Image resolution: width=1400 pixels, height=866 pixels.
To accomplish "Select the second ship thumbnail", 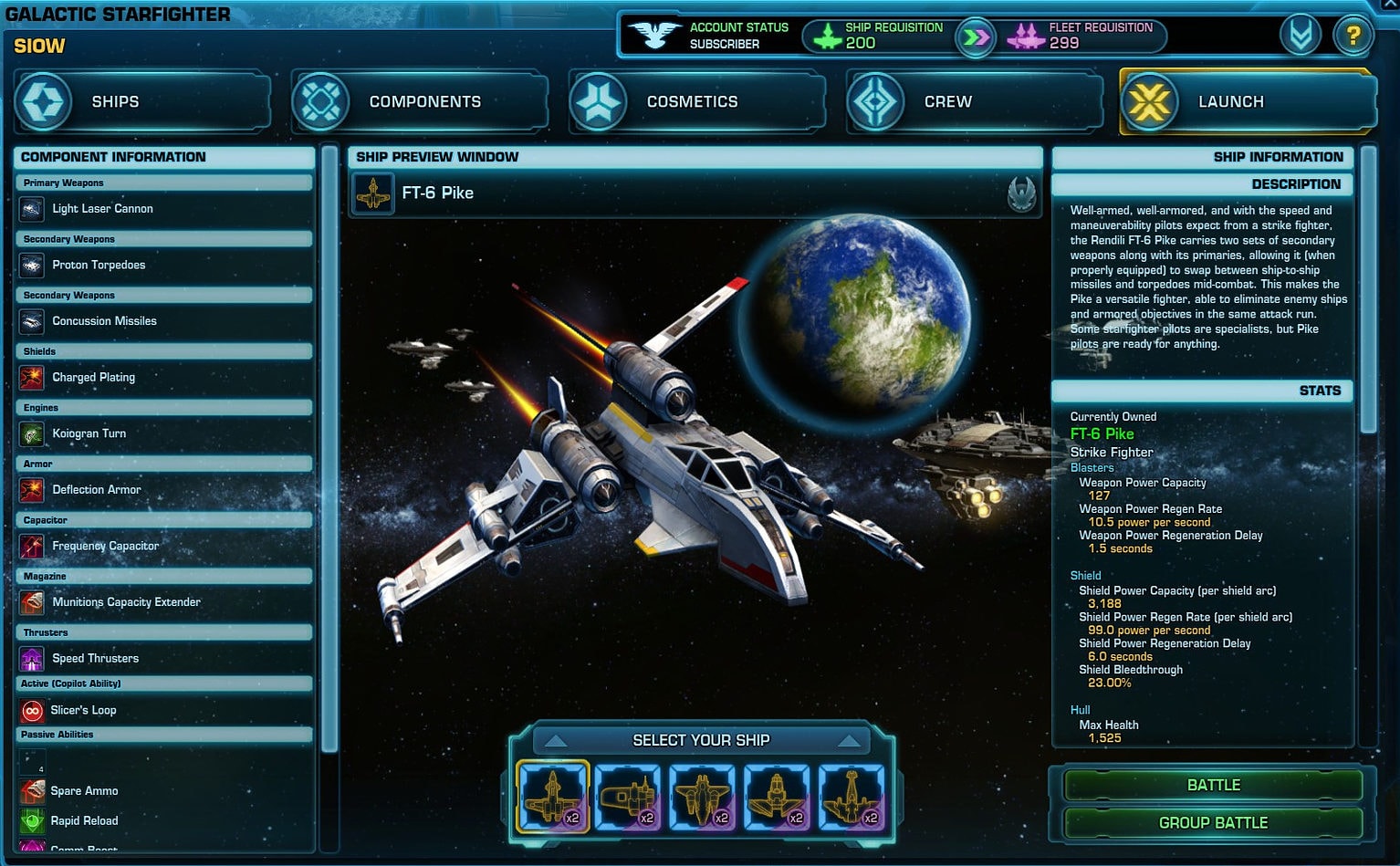I will [628, 796].
